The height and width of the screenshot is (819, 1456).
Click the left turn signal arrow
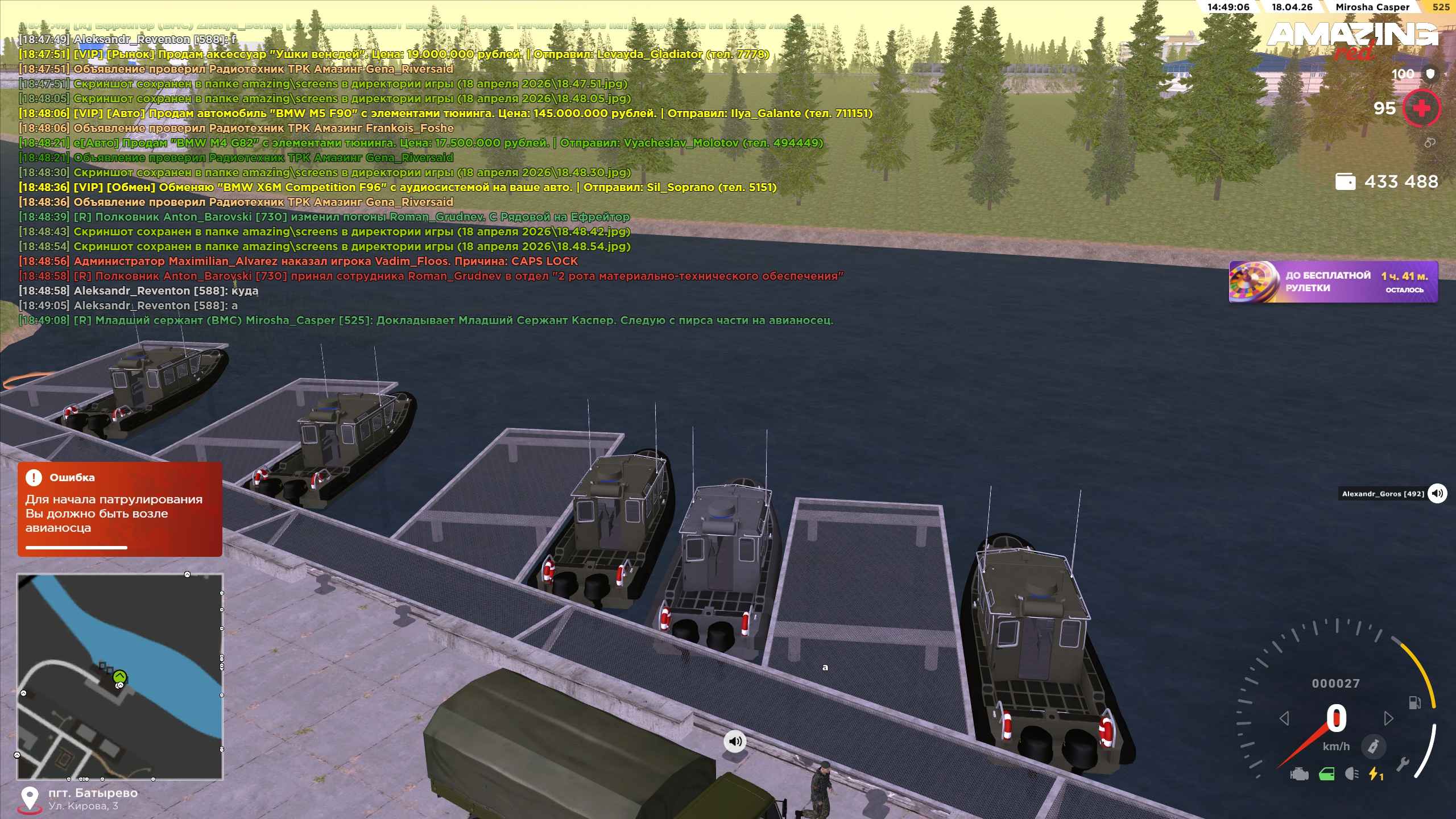[x=1284, y=719]
